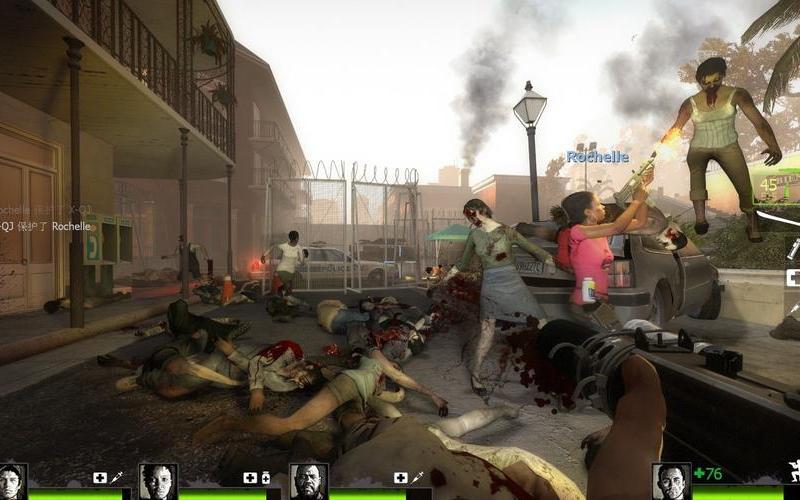Screen dimensions: 800x500
Task: Select Rochelle's teammate portrait
Action: (x=158, y=480)
